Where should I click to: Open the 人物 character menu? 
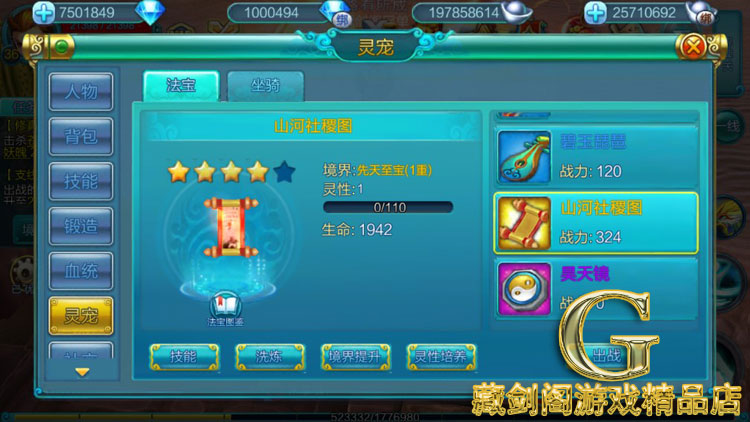click(x=81, y=92)
